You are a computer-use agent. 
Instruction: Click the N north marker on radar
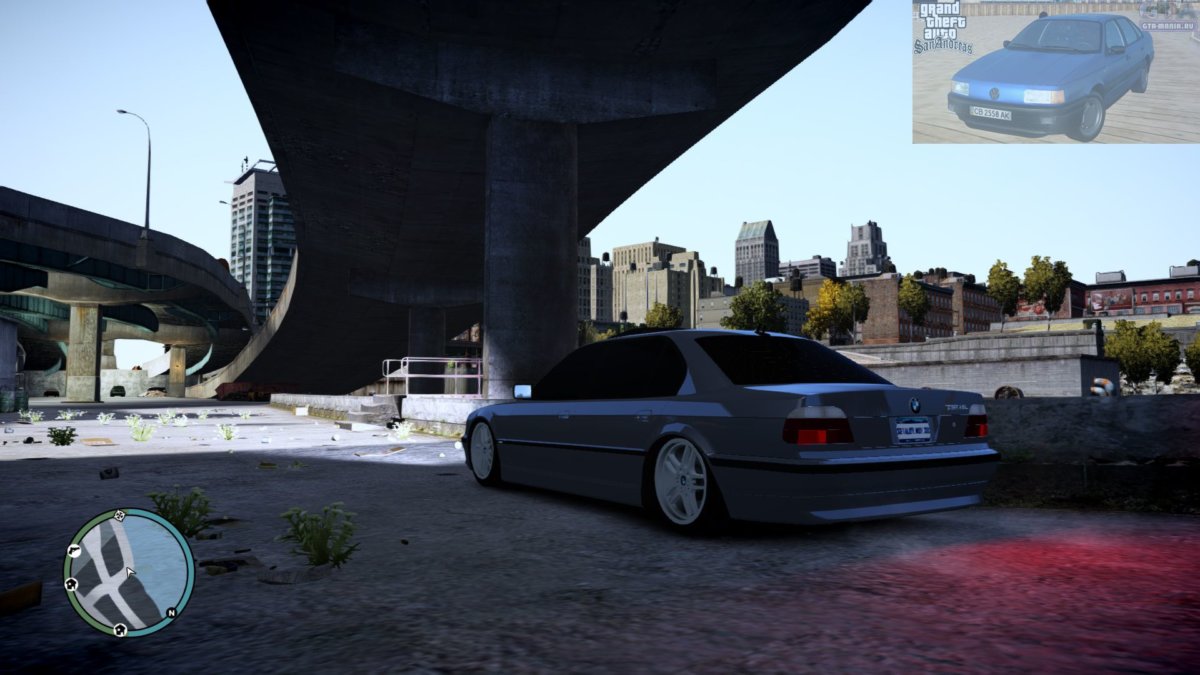click(171, 612)
